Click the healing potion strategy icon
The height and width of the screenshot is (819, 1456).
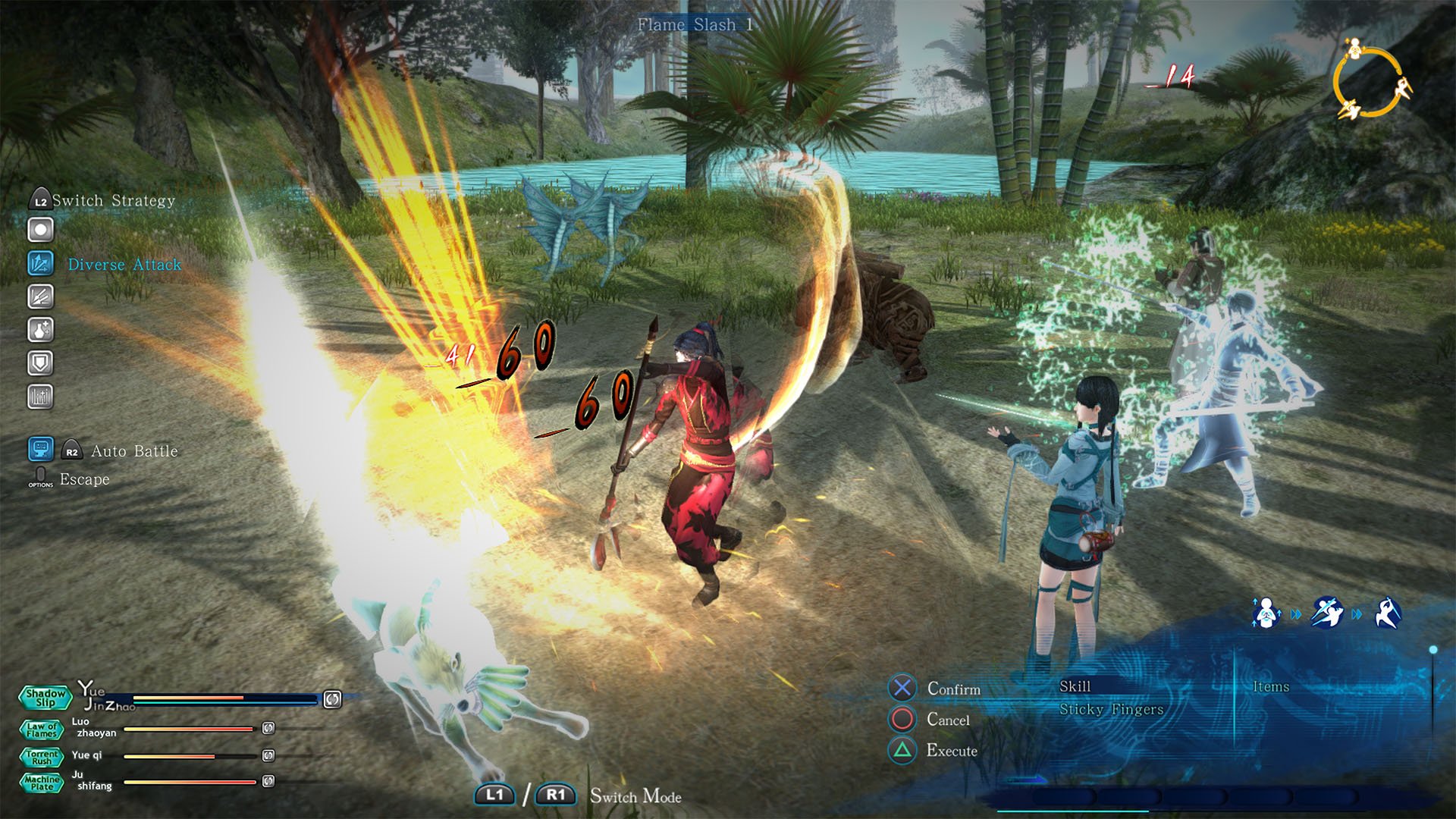[x=40, y=330]
